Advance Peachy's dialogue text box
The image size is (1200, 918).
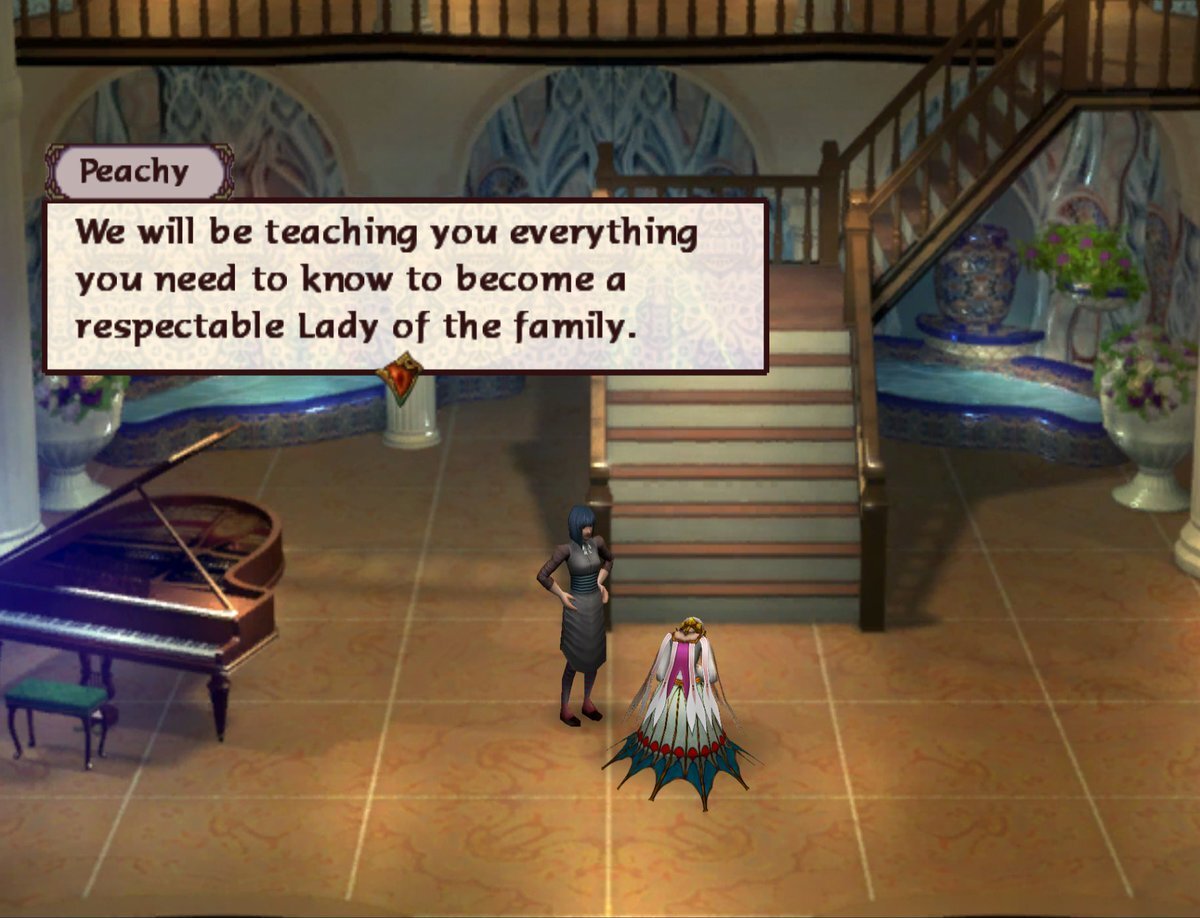405,285
